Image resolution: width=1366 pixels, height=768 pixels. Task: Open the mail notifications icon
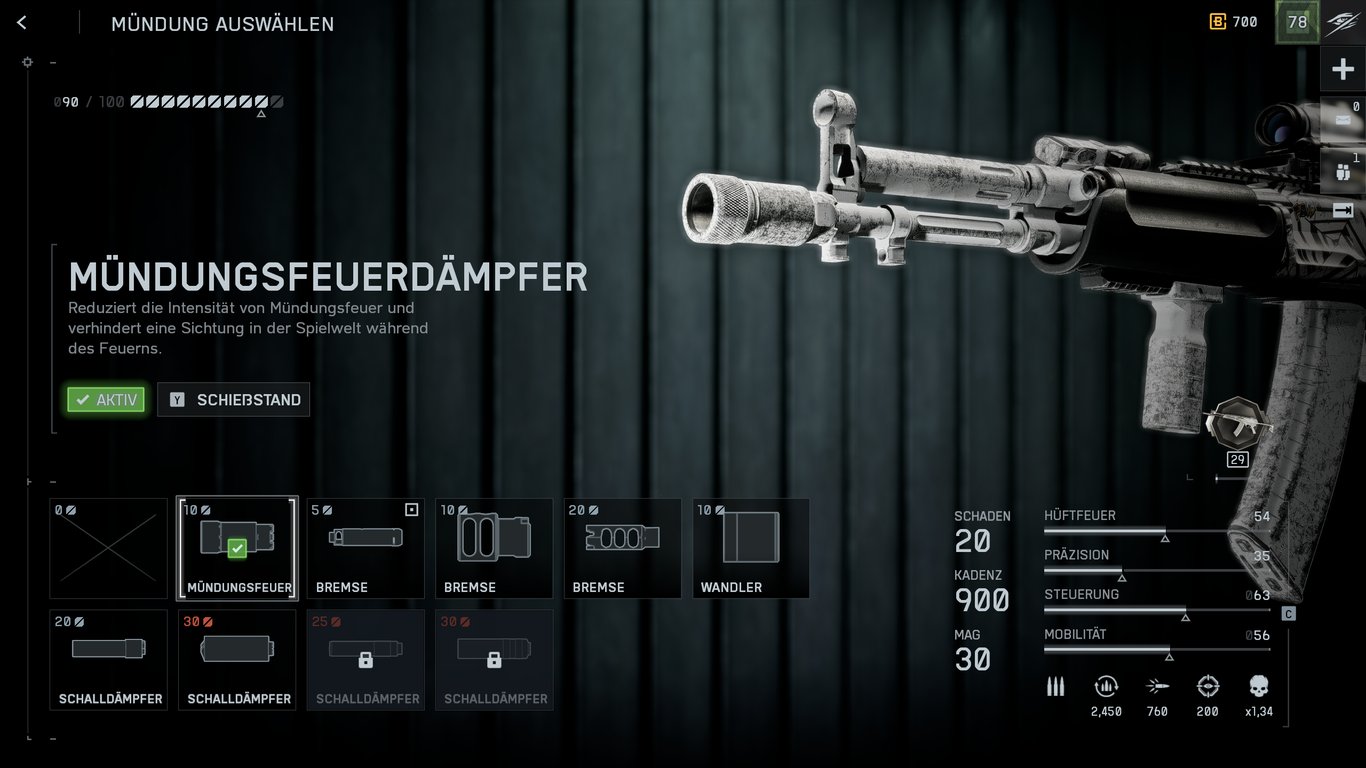pos(1342,119)
